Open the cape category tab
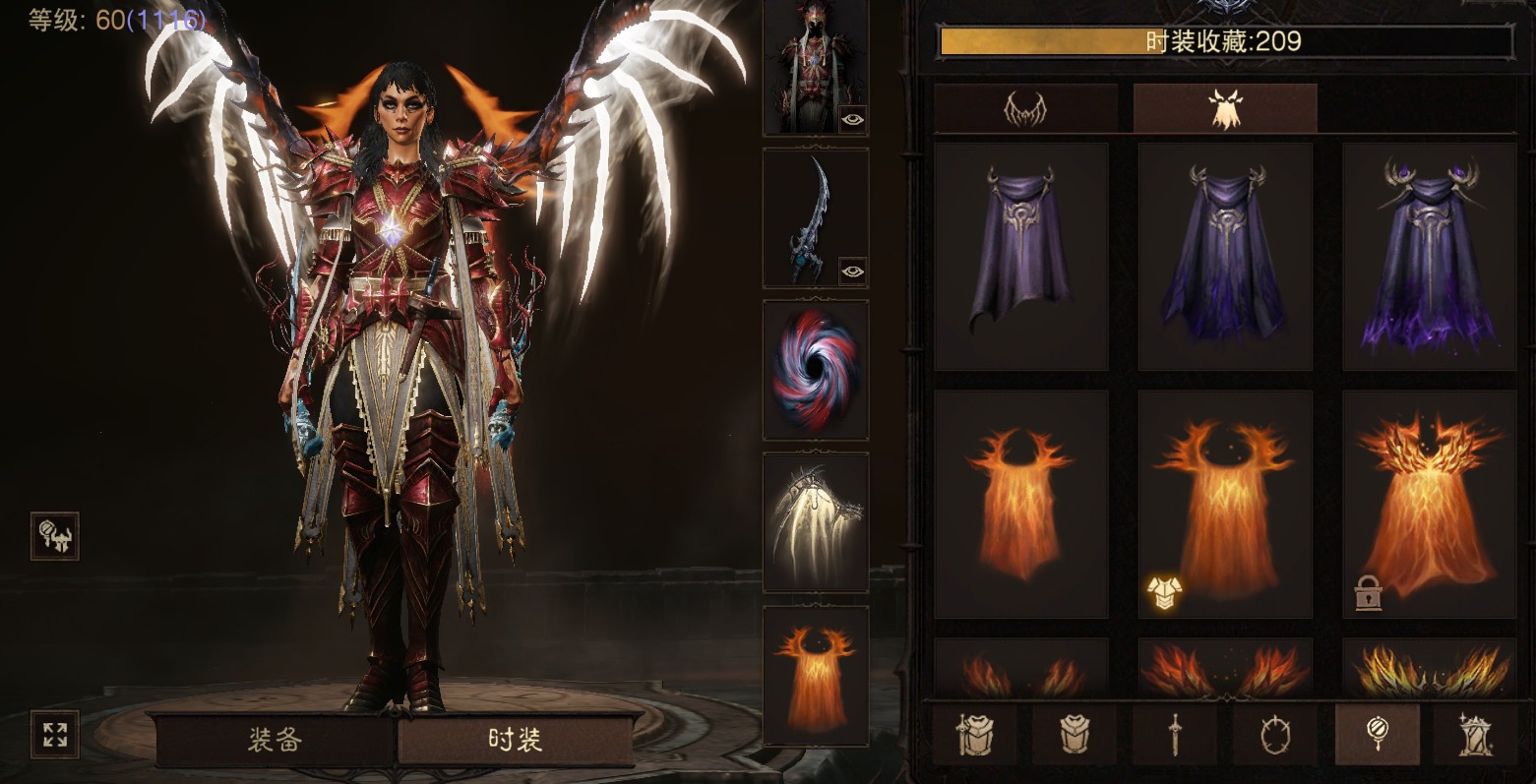This screenshot has width=1536, height=784. click(x=1224, y=109)
